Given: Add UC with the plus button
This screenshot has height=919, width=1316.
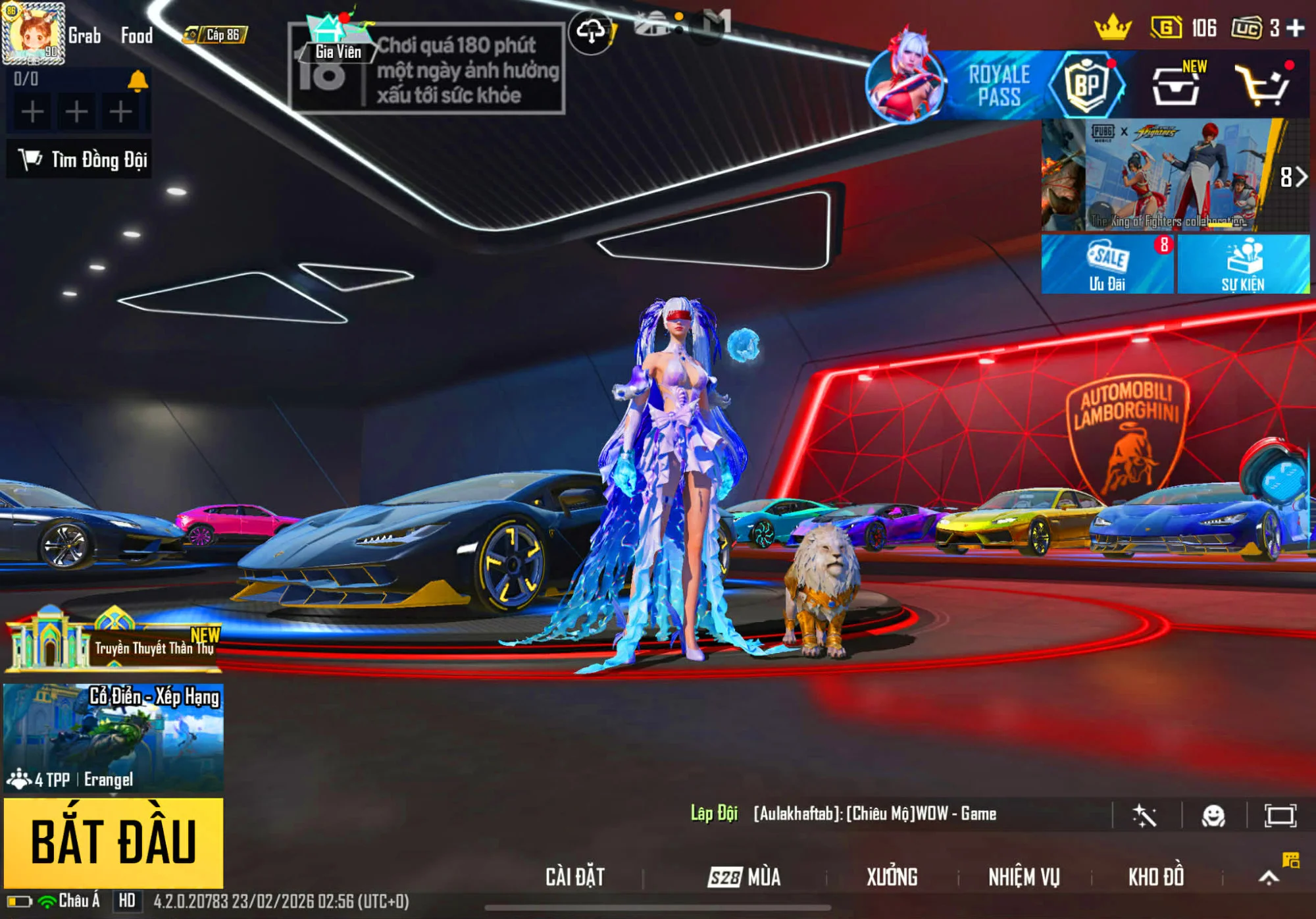Looking at the screenshot, I should click(x=1296, y=28).
